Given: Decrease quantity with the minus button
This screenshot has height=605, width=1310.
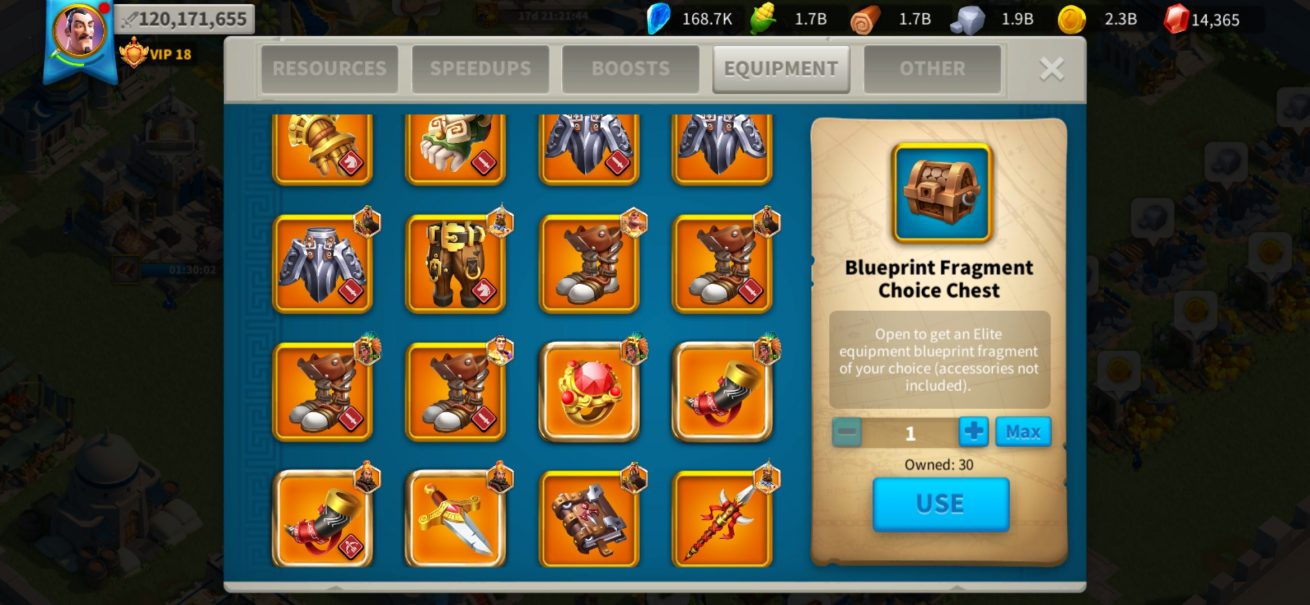Looking at the screenshot, I should (x=847, y=432).
